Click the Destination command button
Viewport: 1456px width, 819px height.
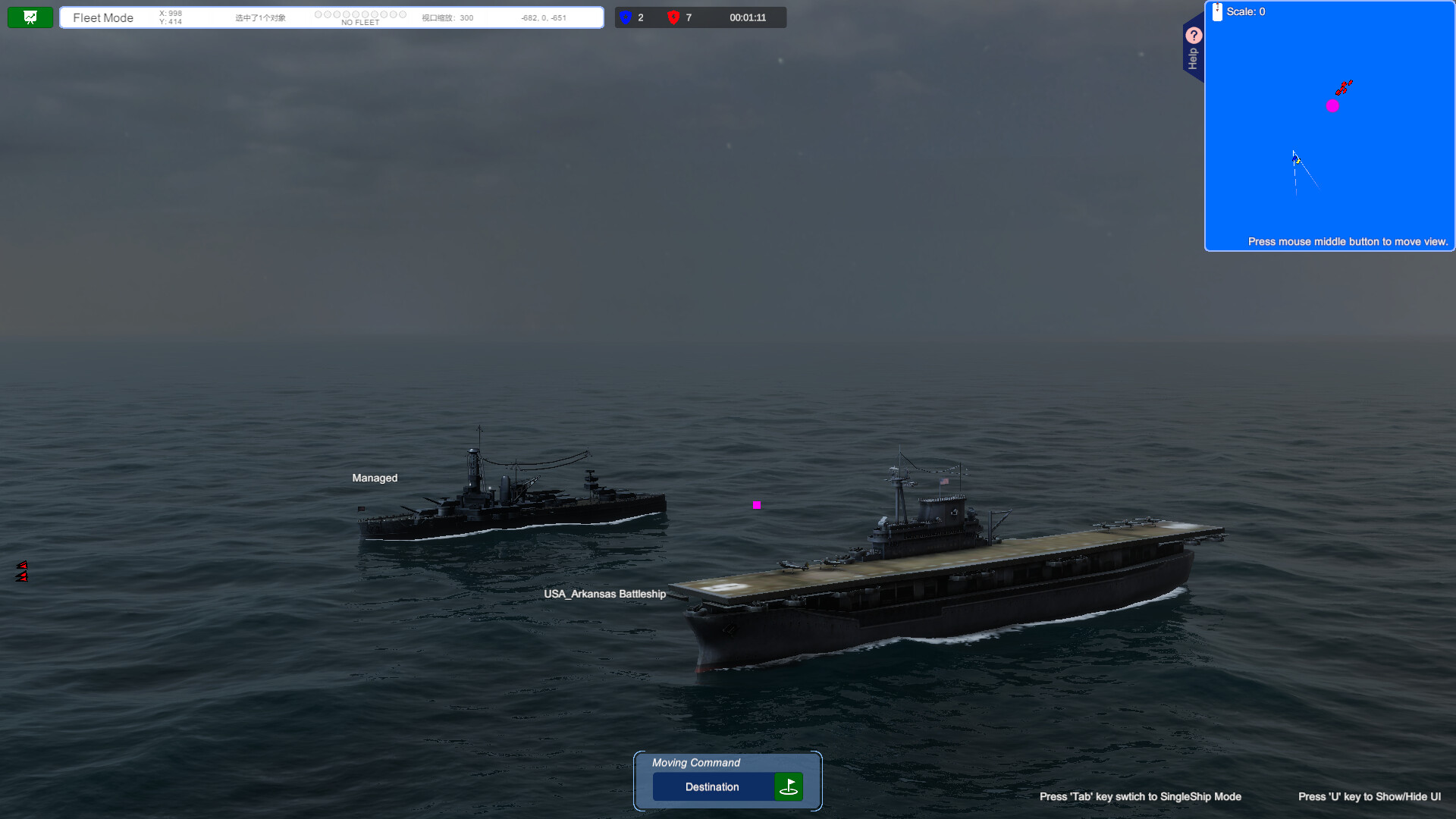711,786
